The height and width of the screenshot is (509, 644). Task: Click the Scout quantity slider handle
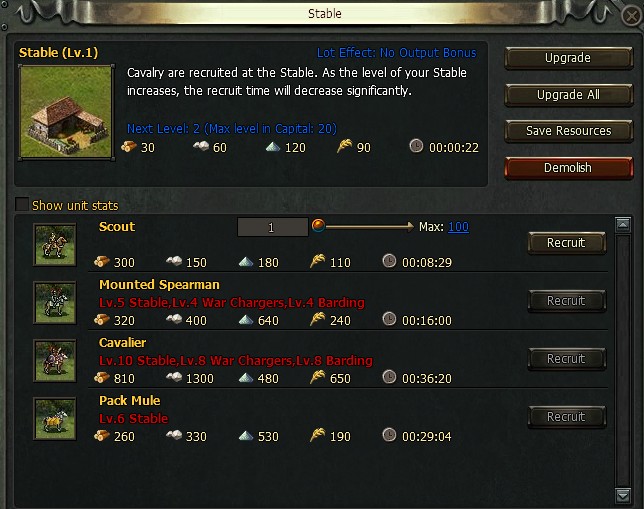[x=319, y=226]
